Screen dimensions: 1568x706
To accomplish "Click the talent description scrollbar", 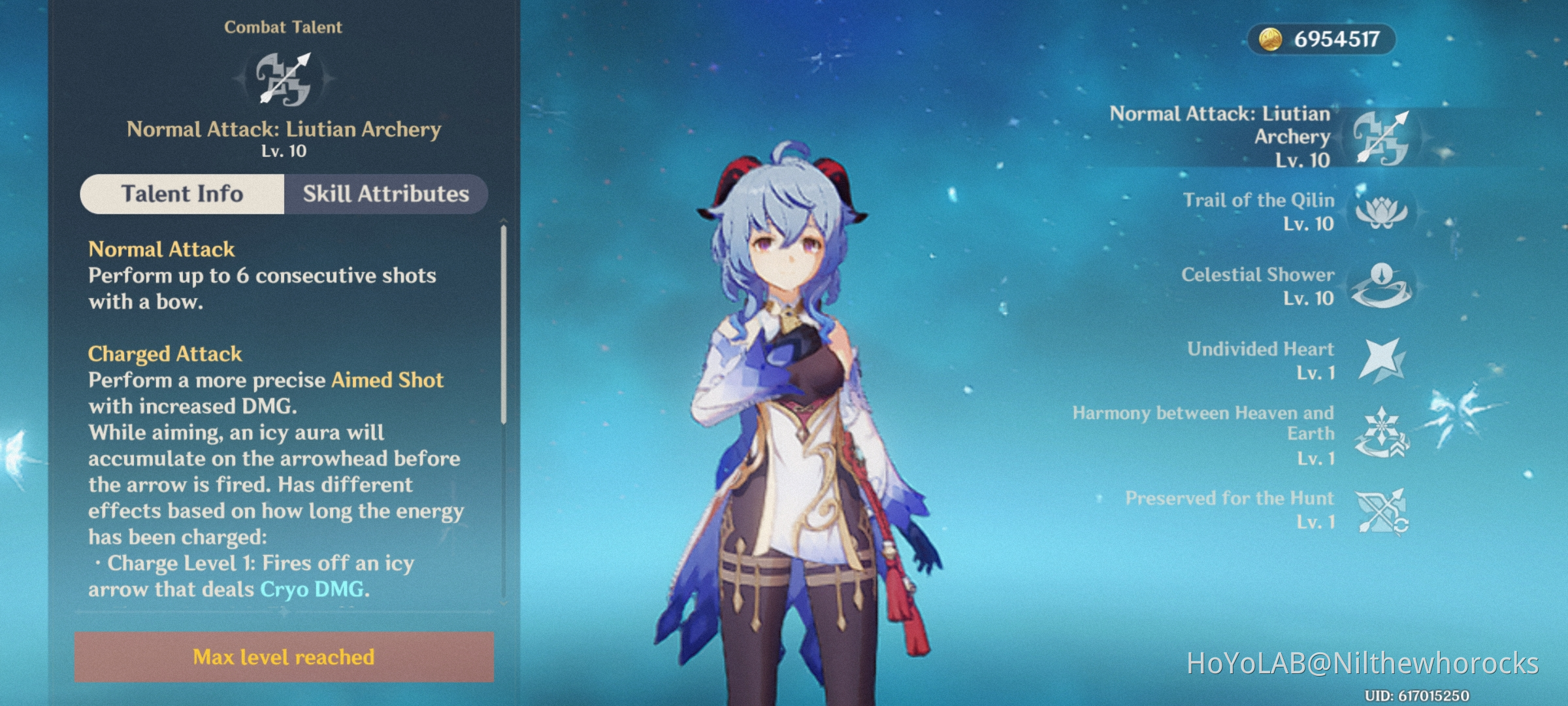I will click(x=503, y=325).
